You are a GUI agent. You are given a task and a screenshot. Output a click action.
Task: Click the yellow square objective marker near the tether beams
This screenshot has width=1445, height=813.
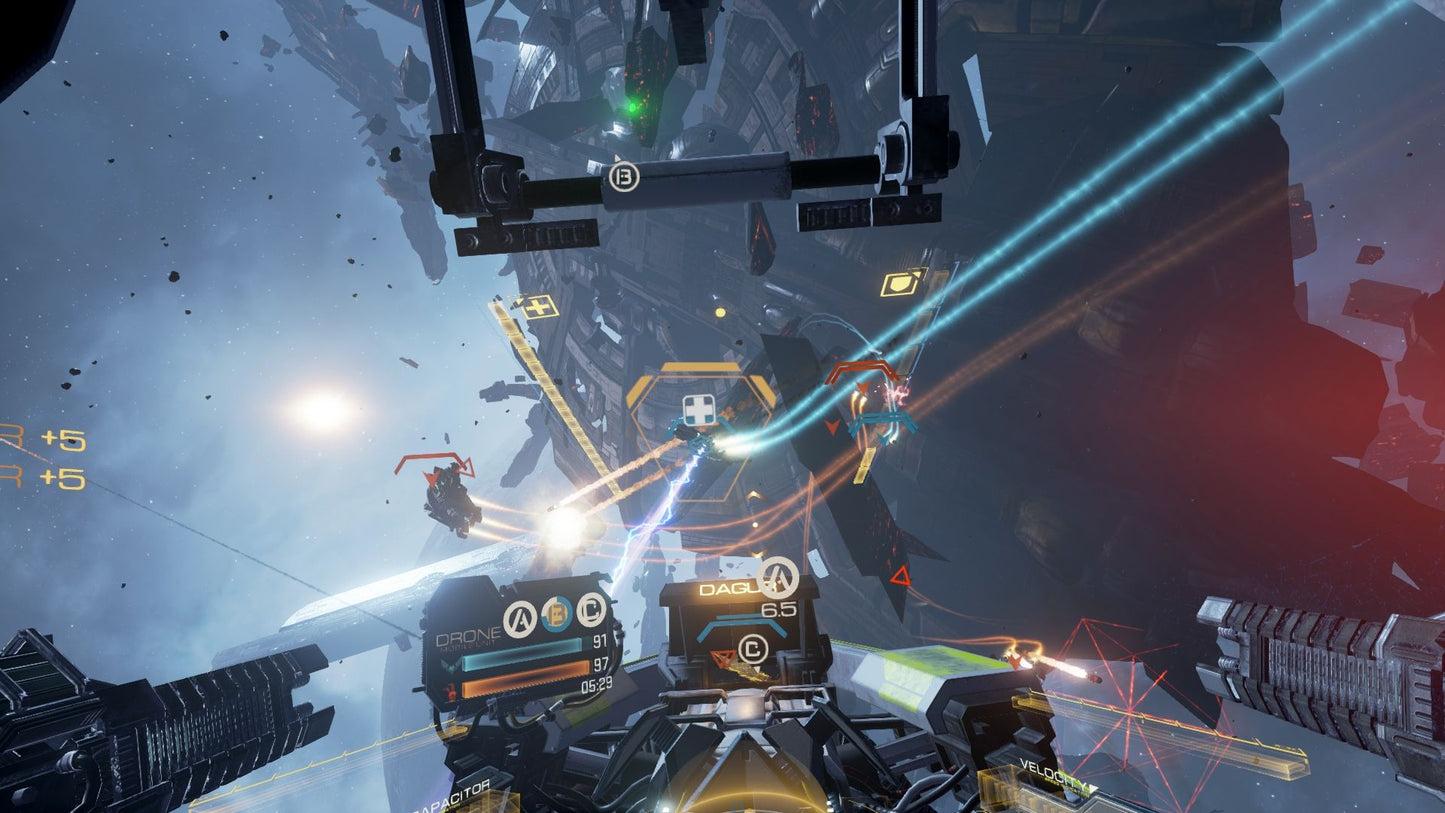pyautogui.click(x=901, y=282)
